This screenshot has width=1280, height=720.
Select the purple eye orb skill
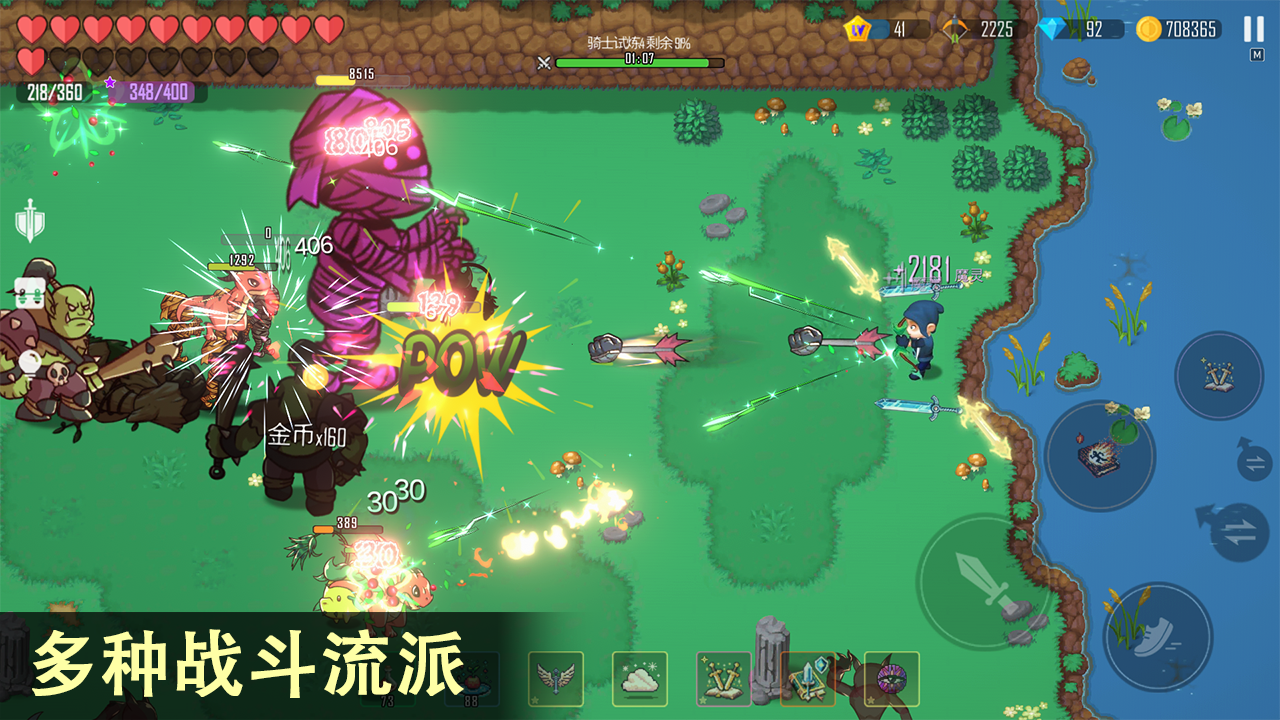[x=891, y=679]
